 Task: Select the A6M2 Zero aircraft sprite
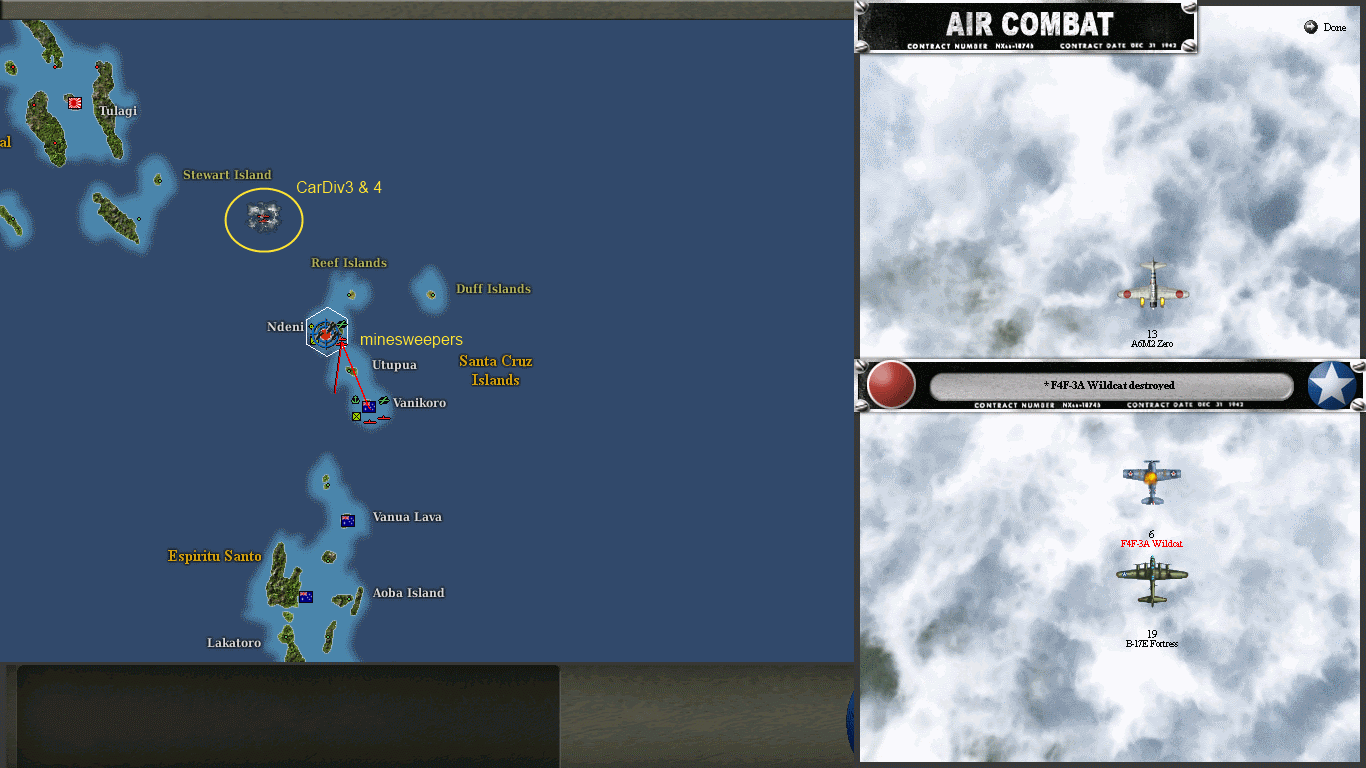pyautogui.click(x=1152, y=292)
